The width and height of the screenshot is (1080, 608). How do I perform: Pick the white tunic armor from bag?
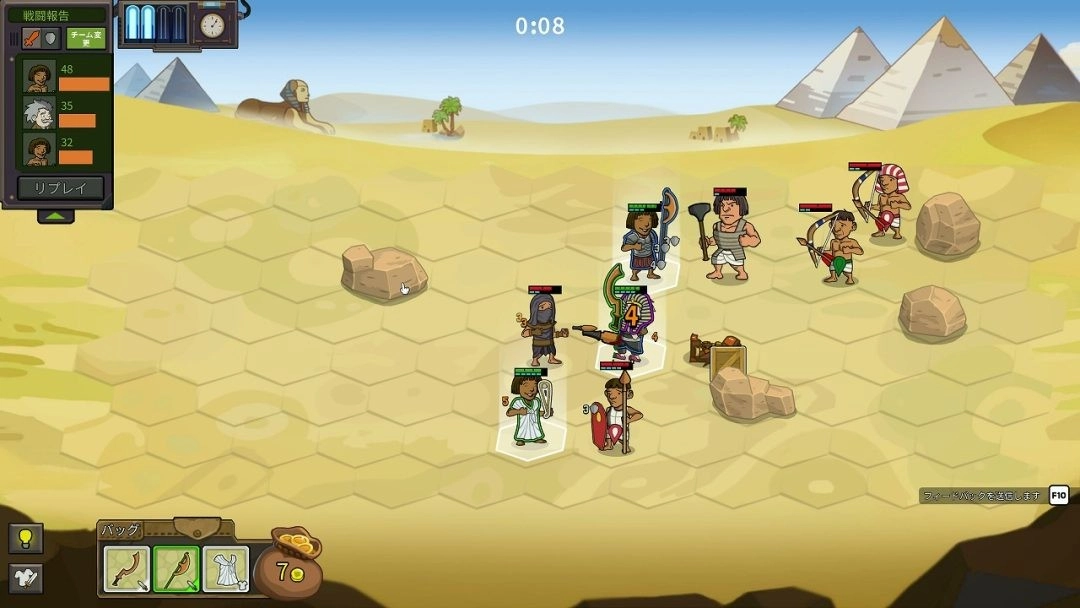pyautogui.click(x=225, y=569)
